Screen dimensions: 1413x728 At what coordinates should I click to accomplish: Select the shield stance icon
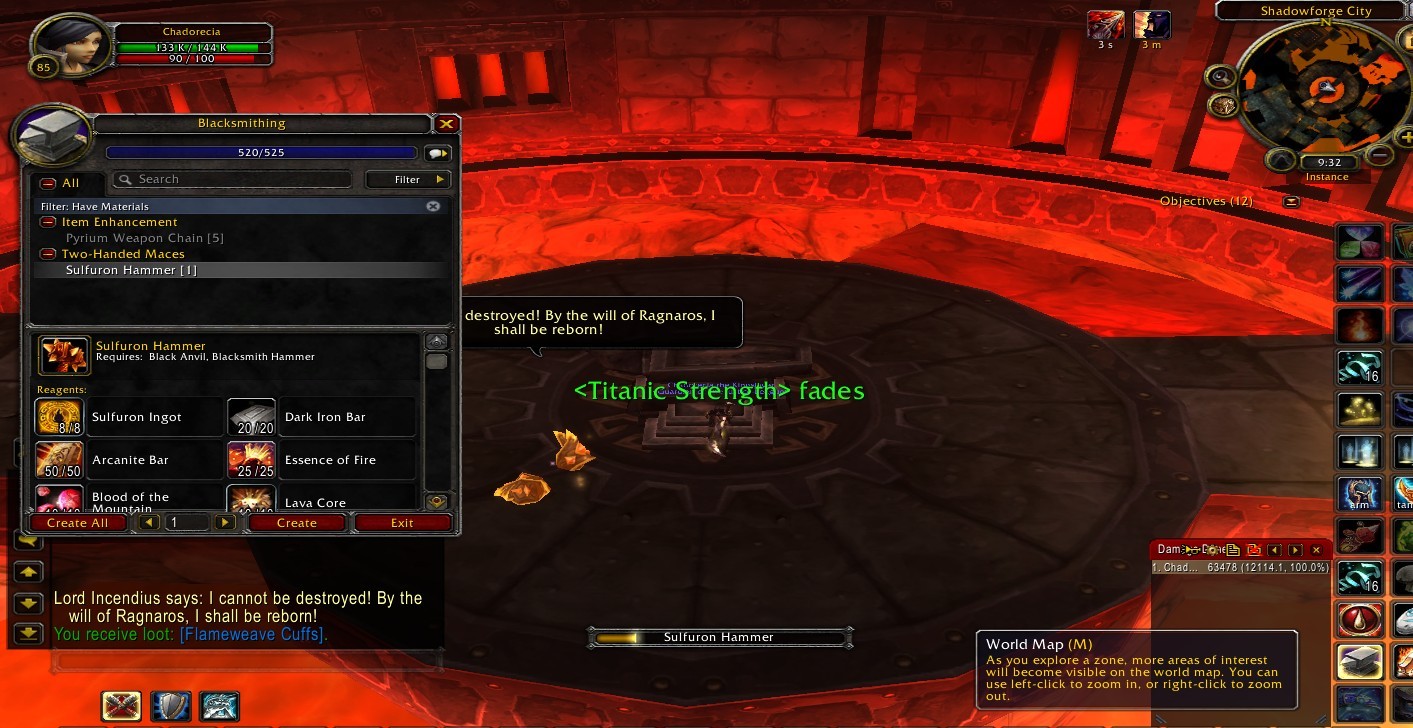tap(170, 706)
